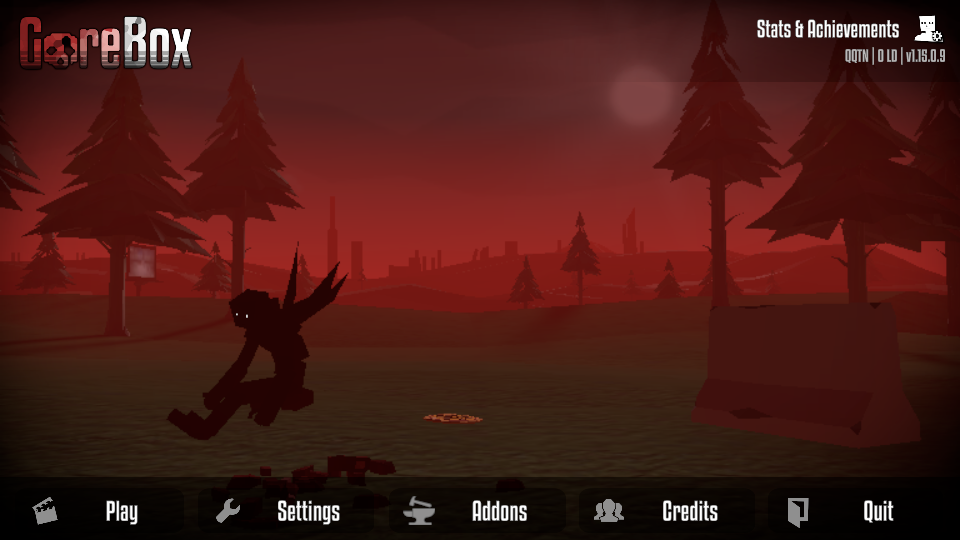Click the player profile icon
960x540 pixels.
[x=928, y=30]
